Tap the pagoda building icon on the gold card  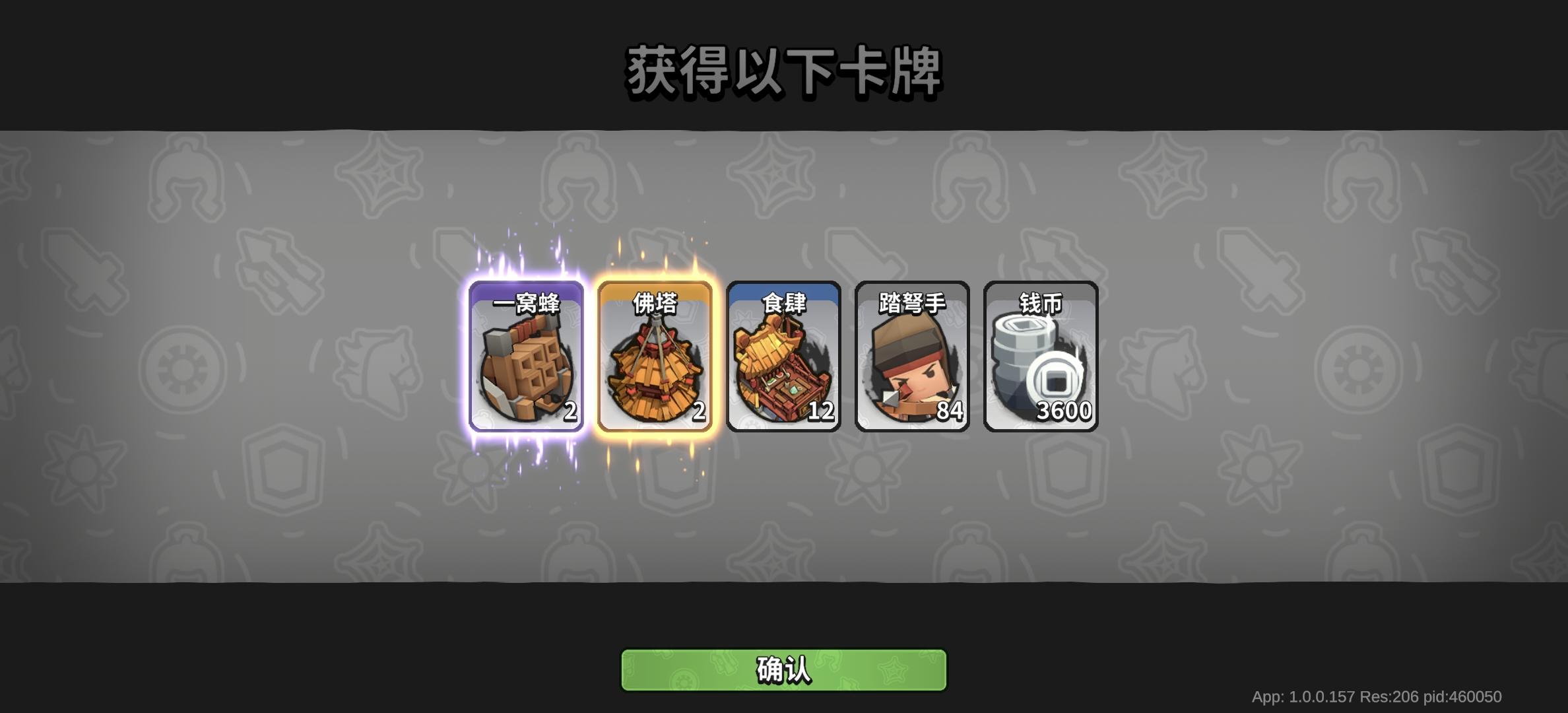(654, 373)
